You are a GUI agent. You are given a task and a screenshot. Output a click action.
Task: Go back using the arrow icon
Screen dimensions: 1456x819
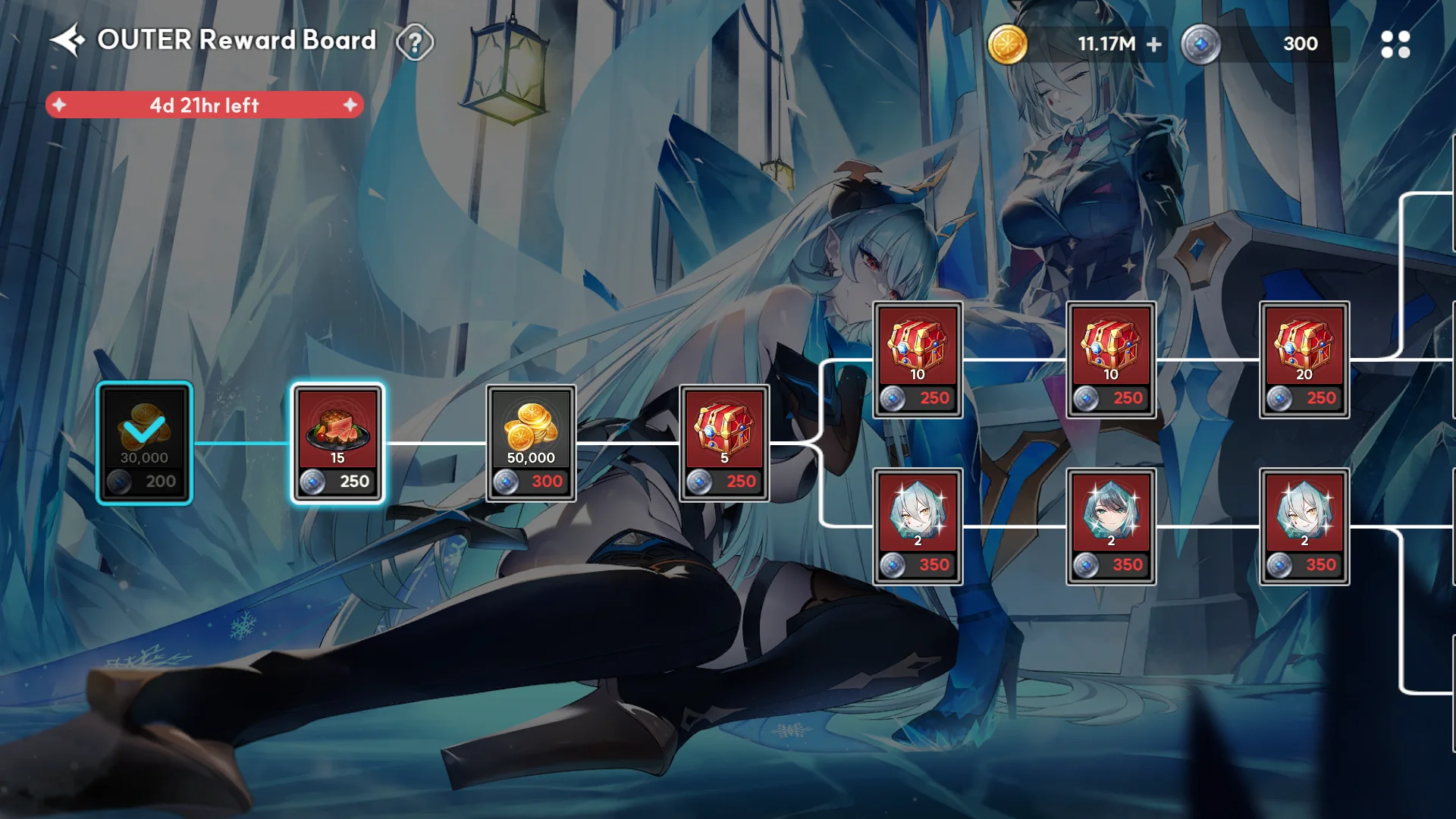[x=67, y=40]
